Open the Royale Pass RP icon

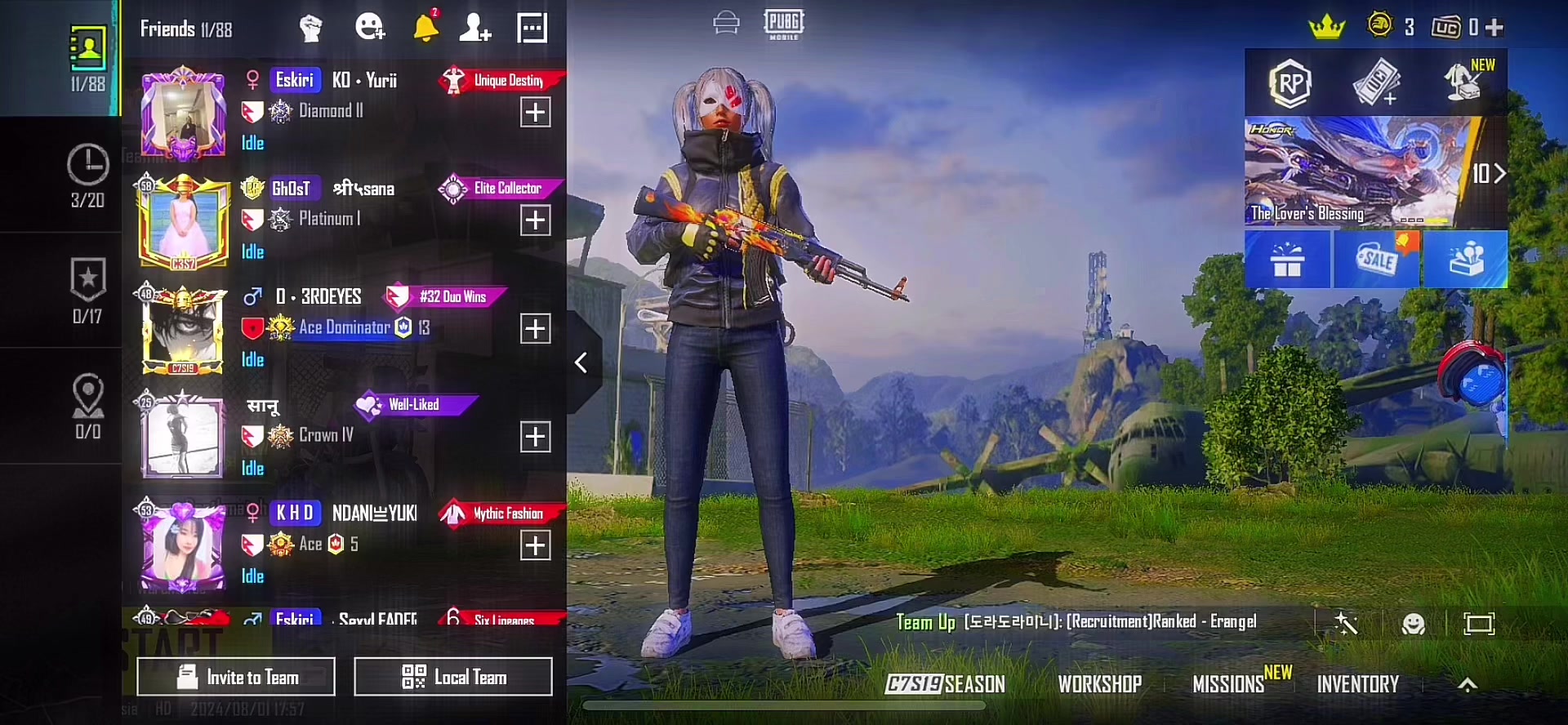tap(1290, 83)
